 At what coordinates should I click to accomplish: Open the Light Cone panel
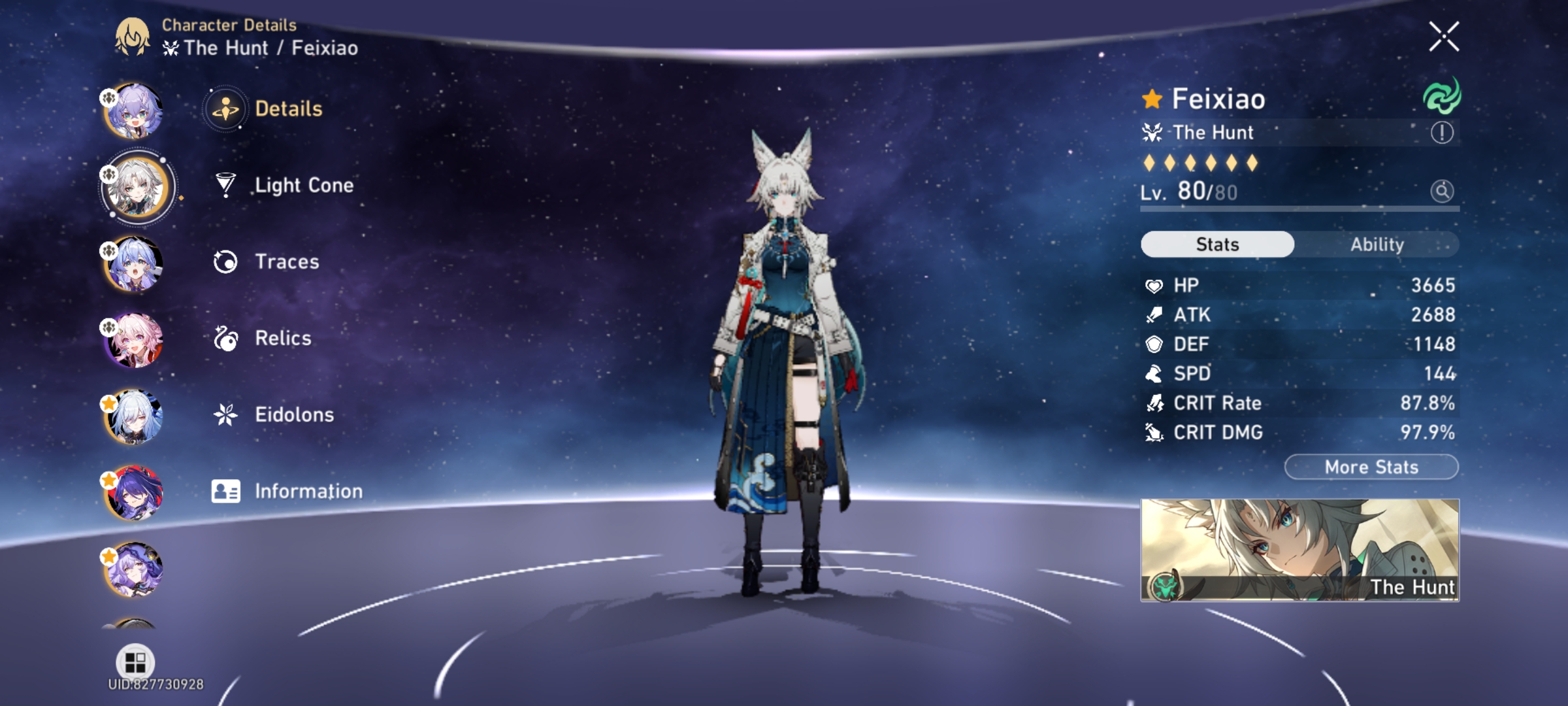point(302,185)
